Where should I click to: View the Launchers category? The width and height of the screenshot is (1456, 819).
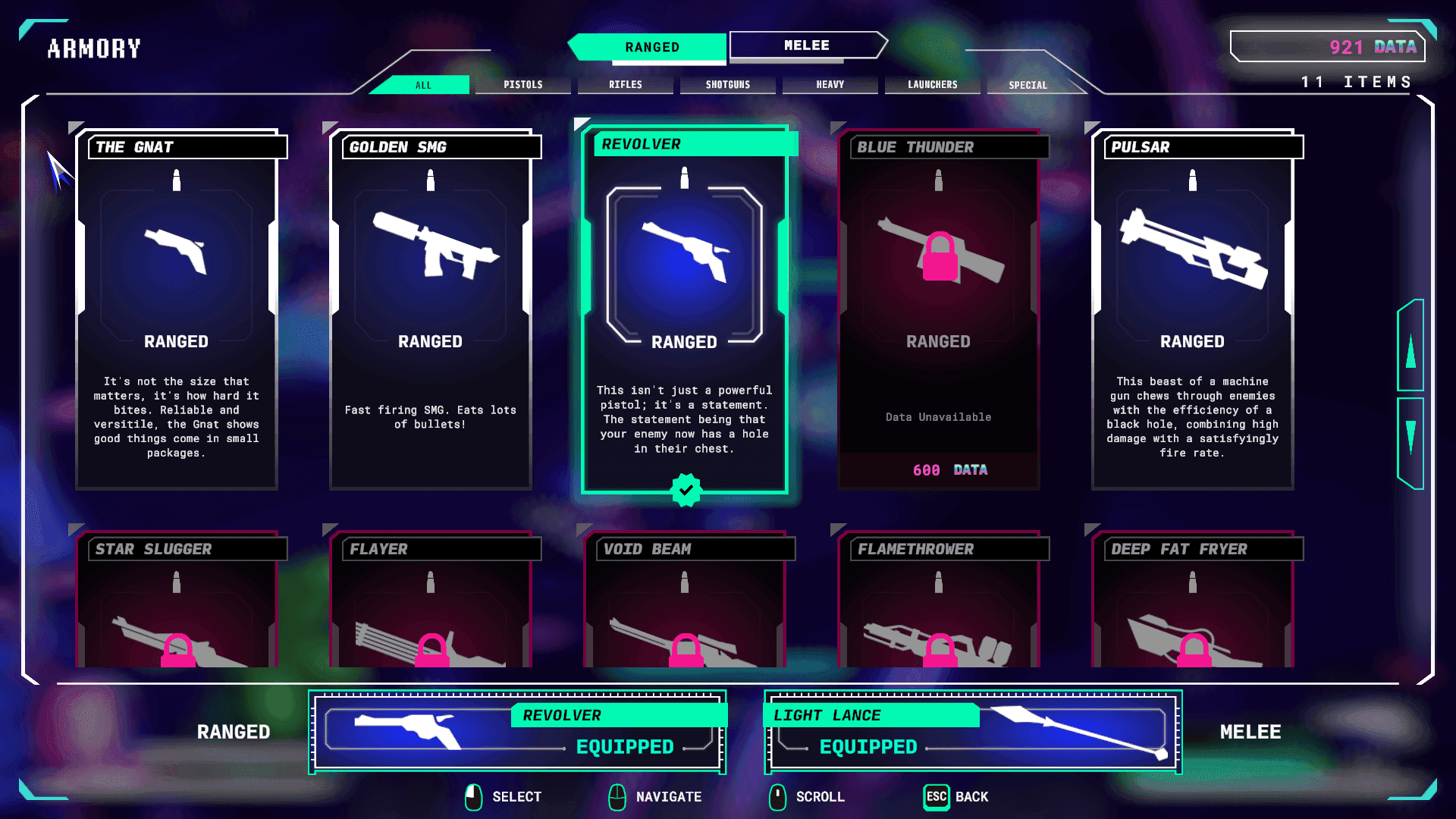(x=932, y=85)
